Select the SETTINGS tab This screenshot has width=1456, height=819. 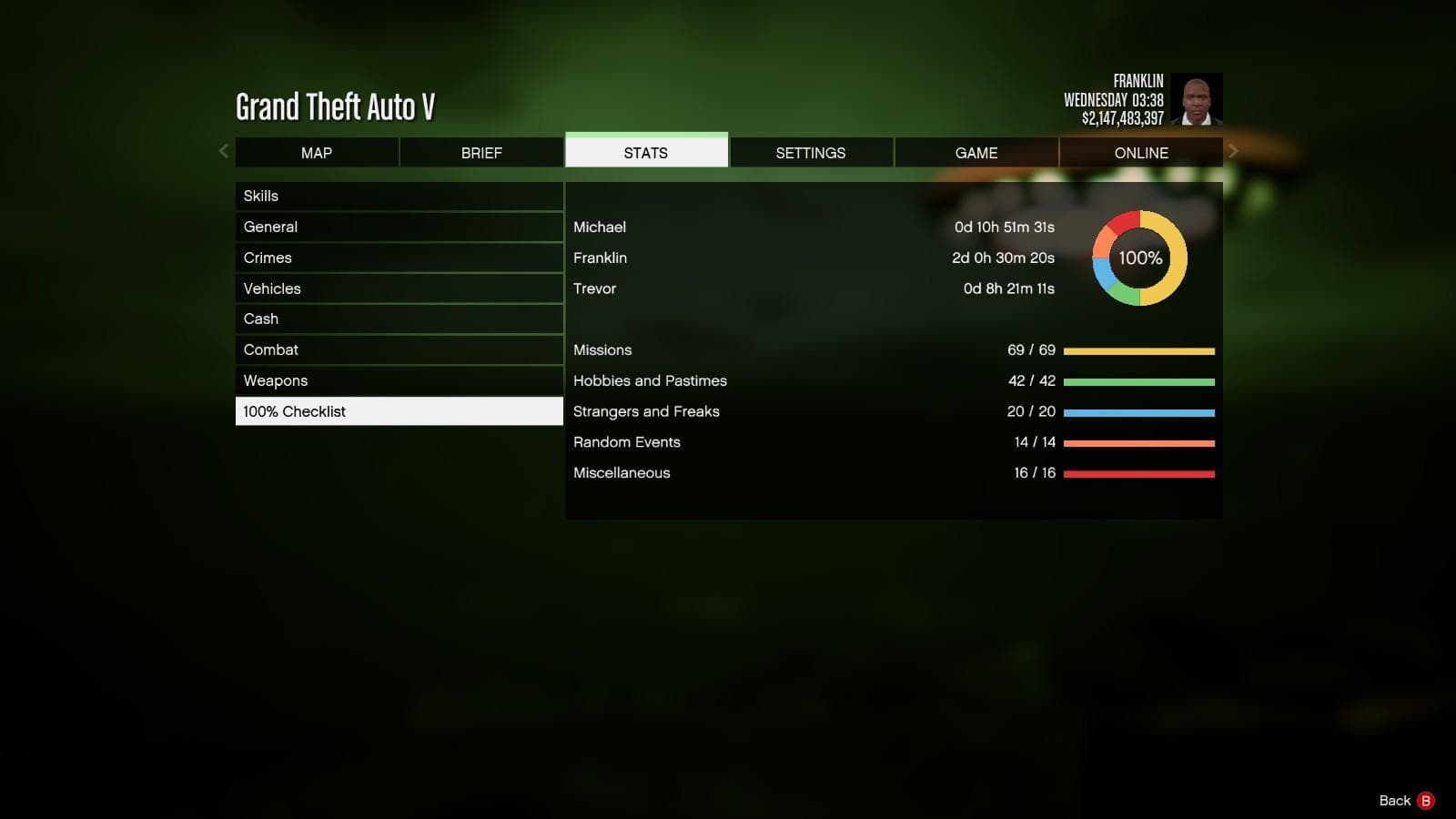(x=811, y=152)
